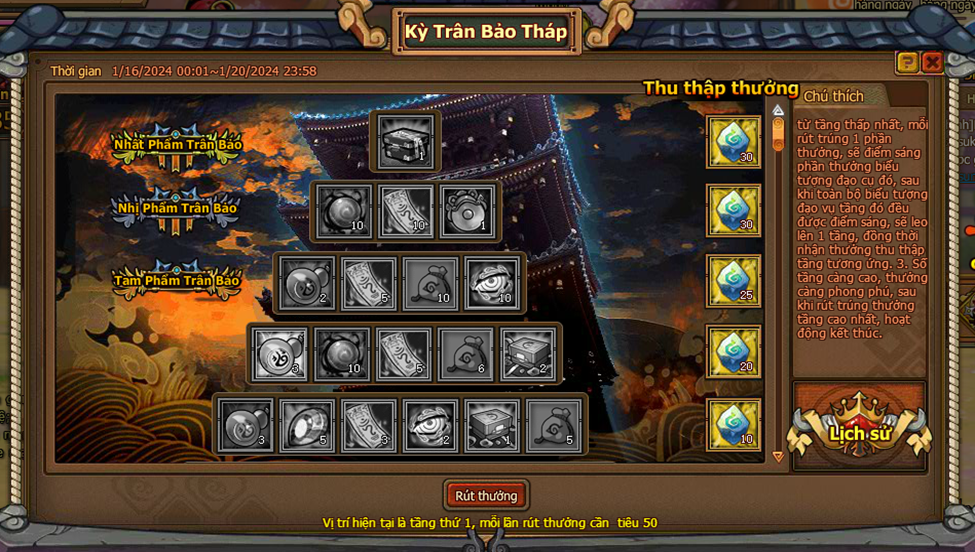Close the Kỳ Trân Bảo Tháp window

pos(932,63)
